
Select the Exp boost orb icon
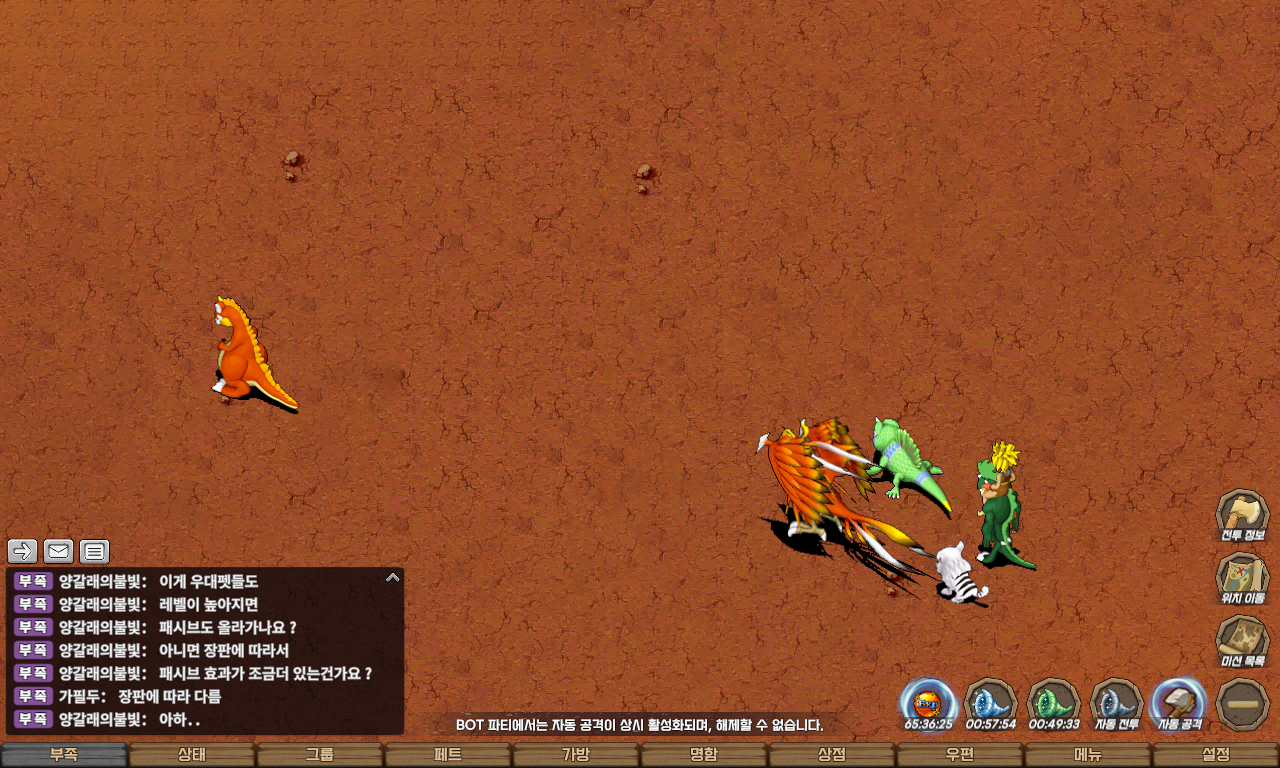[x=928, y=703]
